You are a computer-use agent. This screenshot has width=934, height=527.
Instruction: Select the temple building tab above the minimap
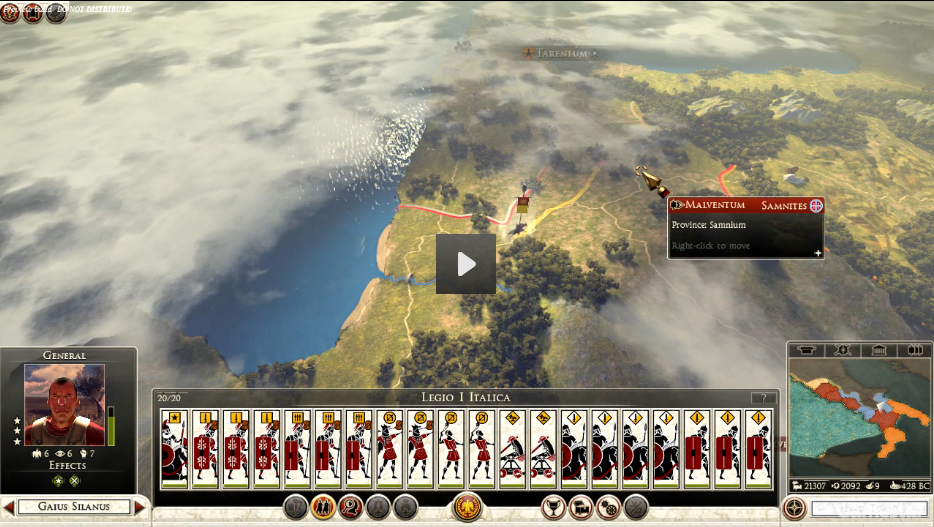877,350
